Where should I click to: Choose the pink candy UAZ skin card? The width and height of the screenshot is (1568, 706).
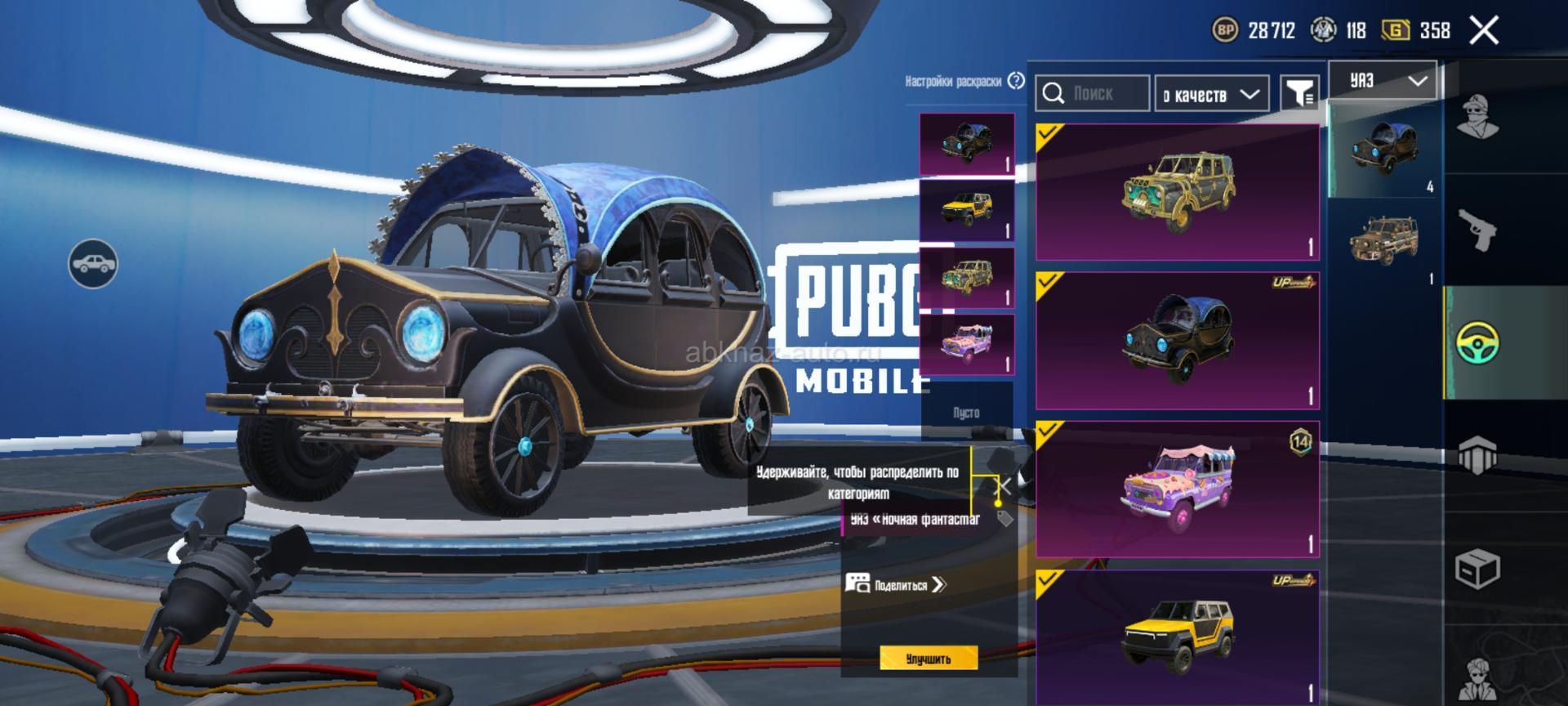[x=1177, y=489]
